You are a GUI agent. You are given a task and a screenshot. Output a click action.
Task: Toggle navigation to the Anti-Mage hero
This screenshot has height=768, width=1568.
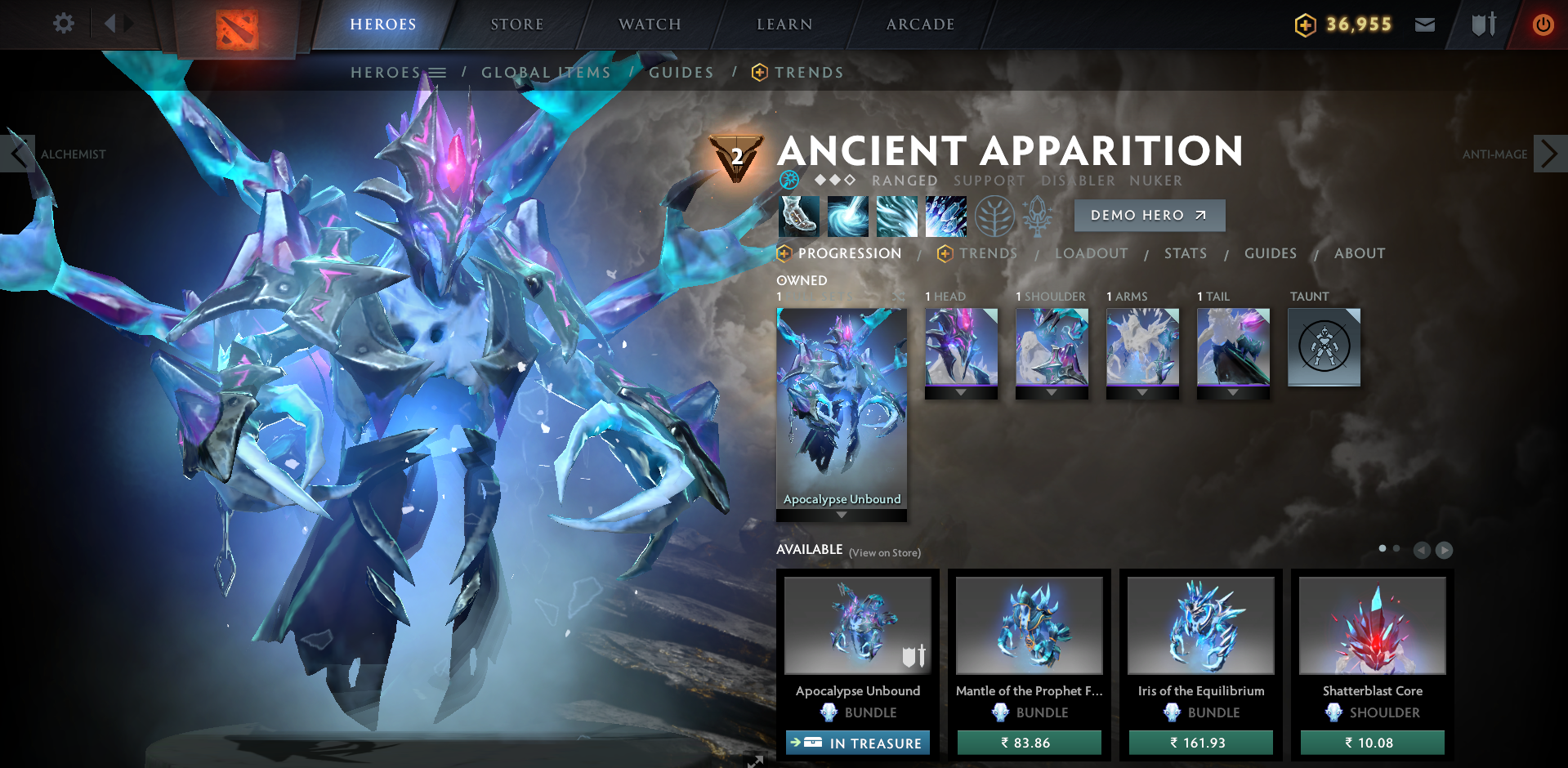[x=1548, y=153]
